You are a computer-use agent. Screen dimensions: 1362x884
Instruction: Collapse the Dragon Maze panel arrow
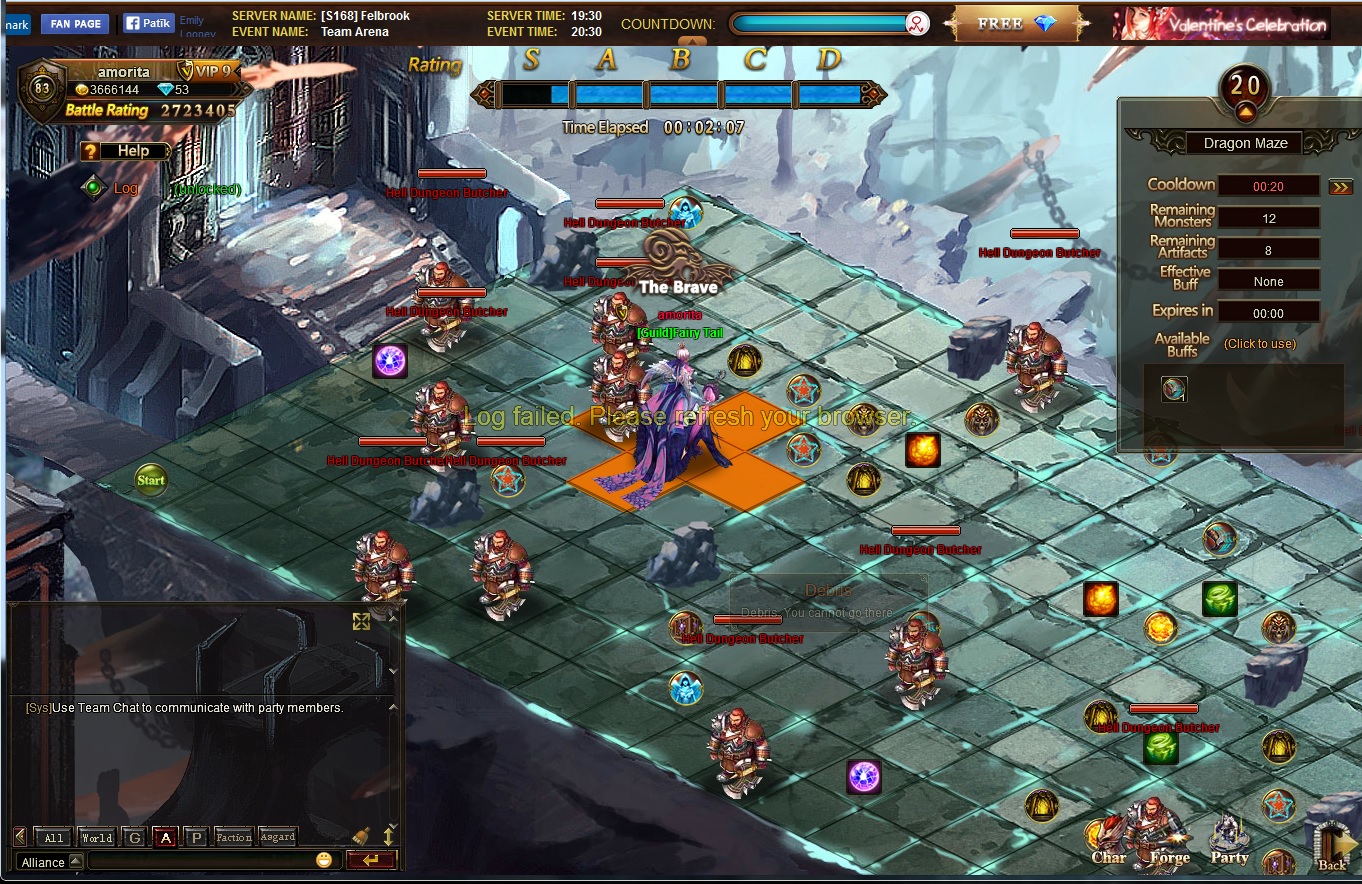point(1246,111)
